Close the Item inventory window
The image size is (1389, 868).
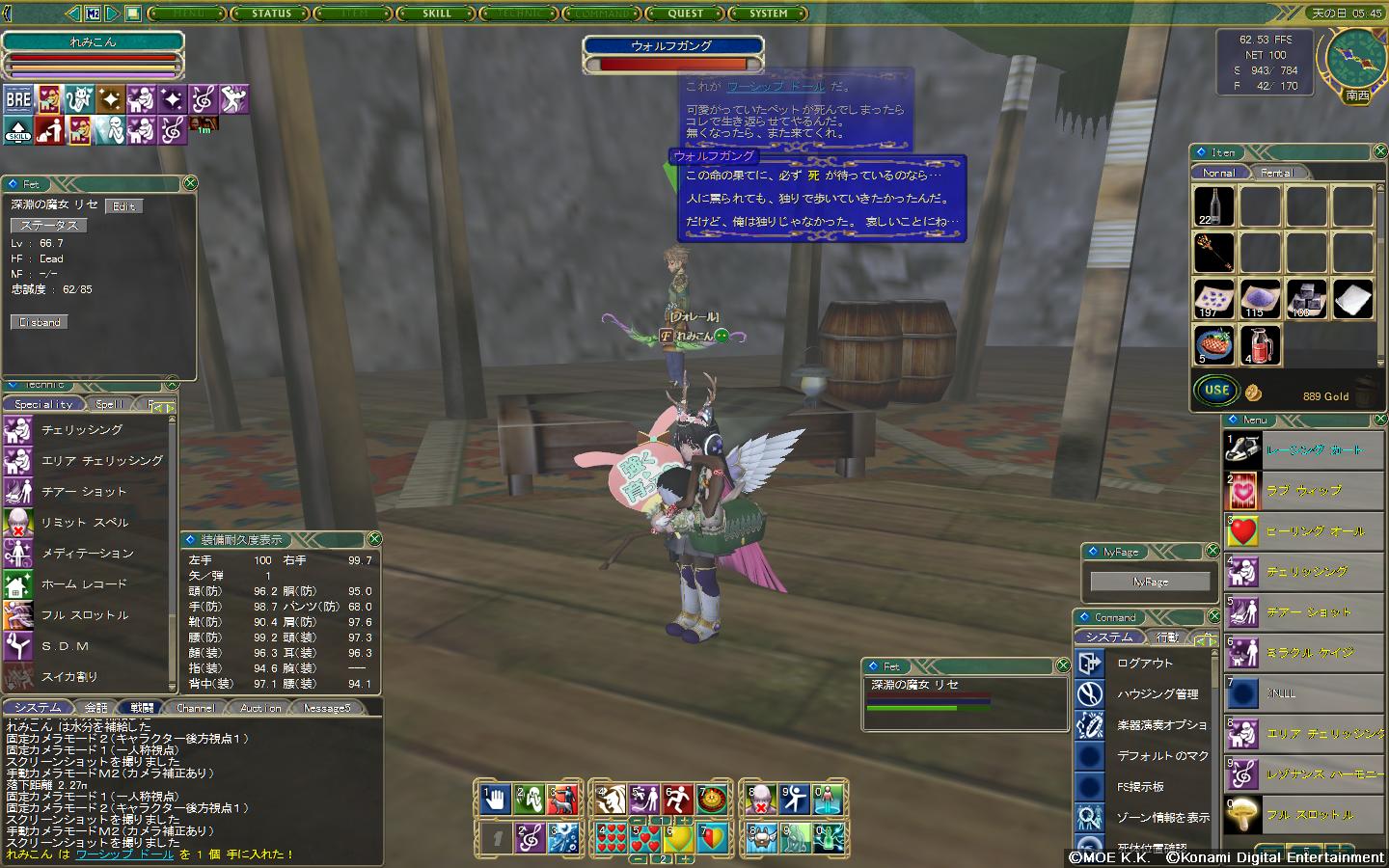click(x=1379, y=152)
